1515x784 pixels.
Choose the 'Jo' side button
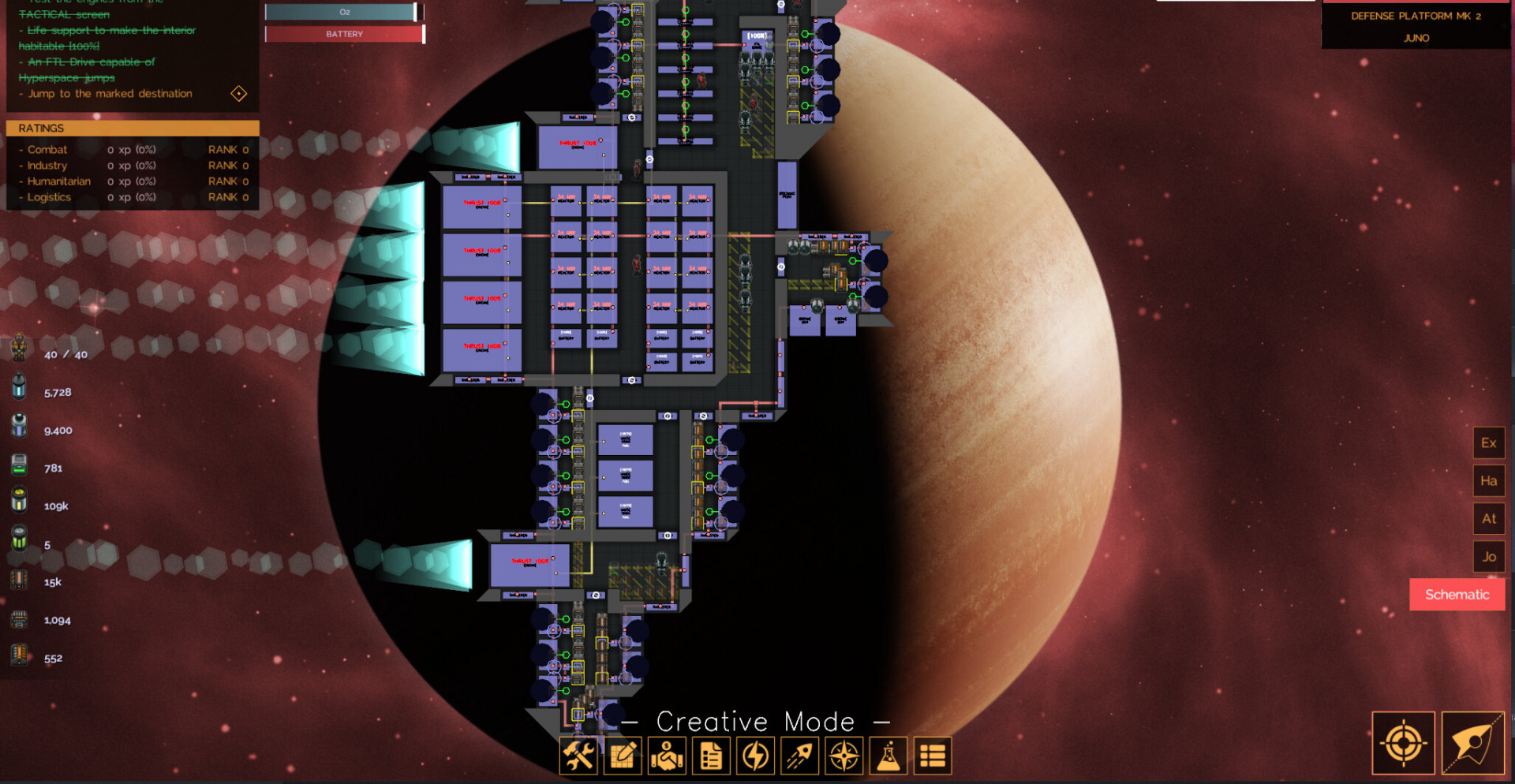click(1488, 557)
